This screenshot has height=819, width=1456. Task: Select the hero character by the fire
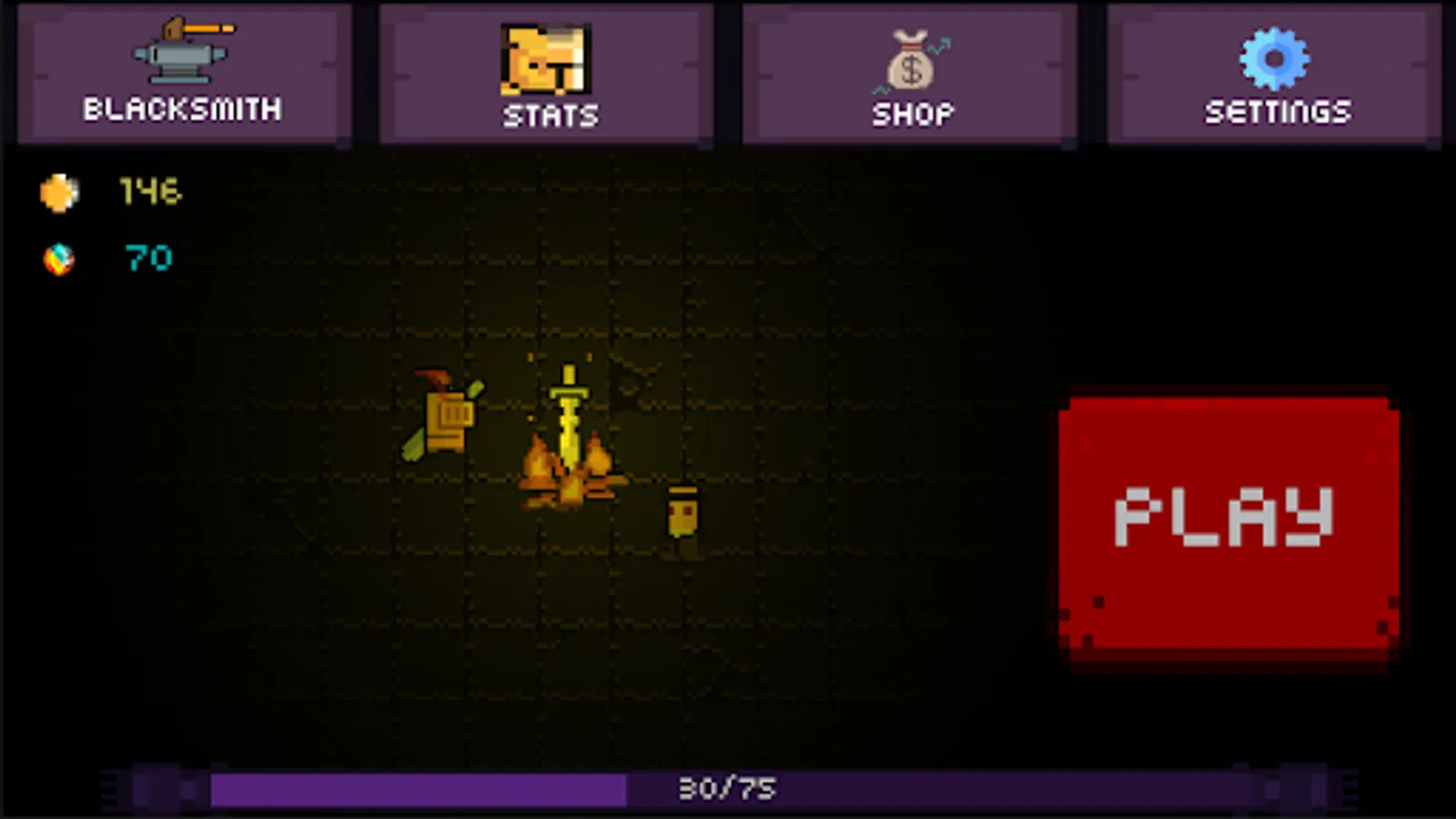[x=446, y=419]
